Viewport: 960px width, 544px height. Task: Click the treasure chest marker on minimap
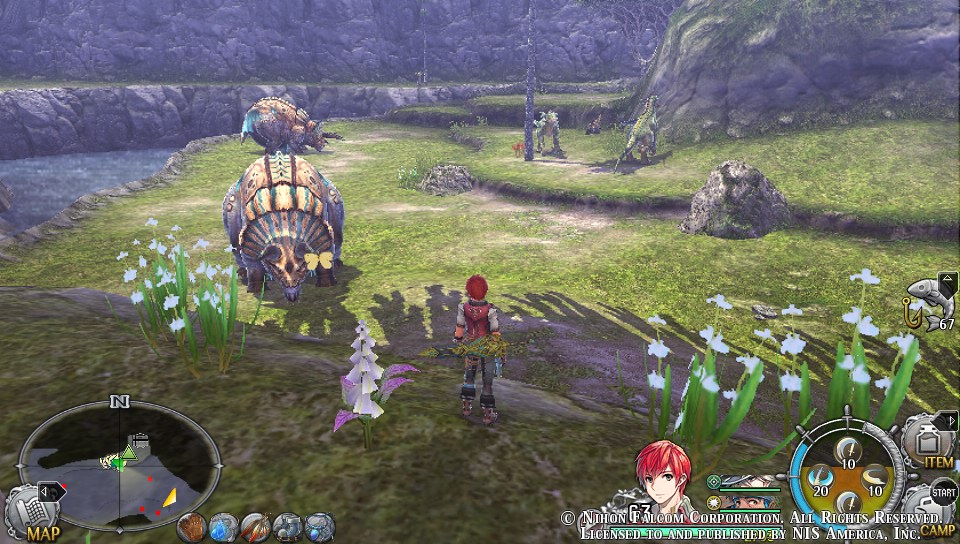tap(140, 440)
